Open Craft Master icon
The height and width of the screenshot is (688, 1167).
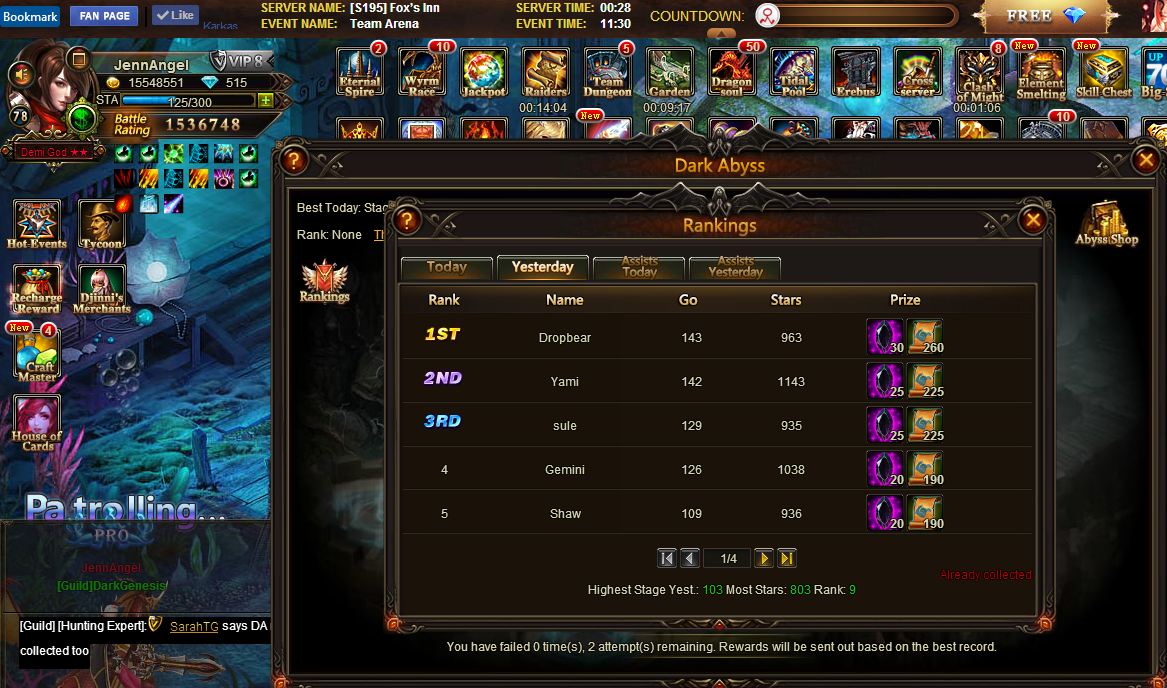(x=37, y=355)
